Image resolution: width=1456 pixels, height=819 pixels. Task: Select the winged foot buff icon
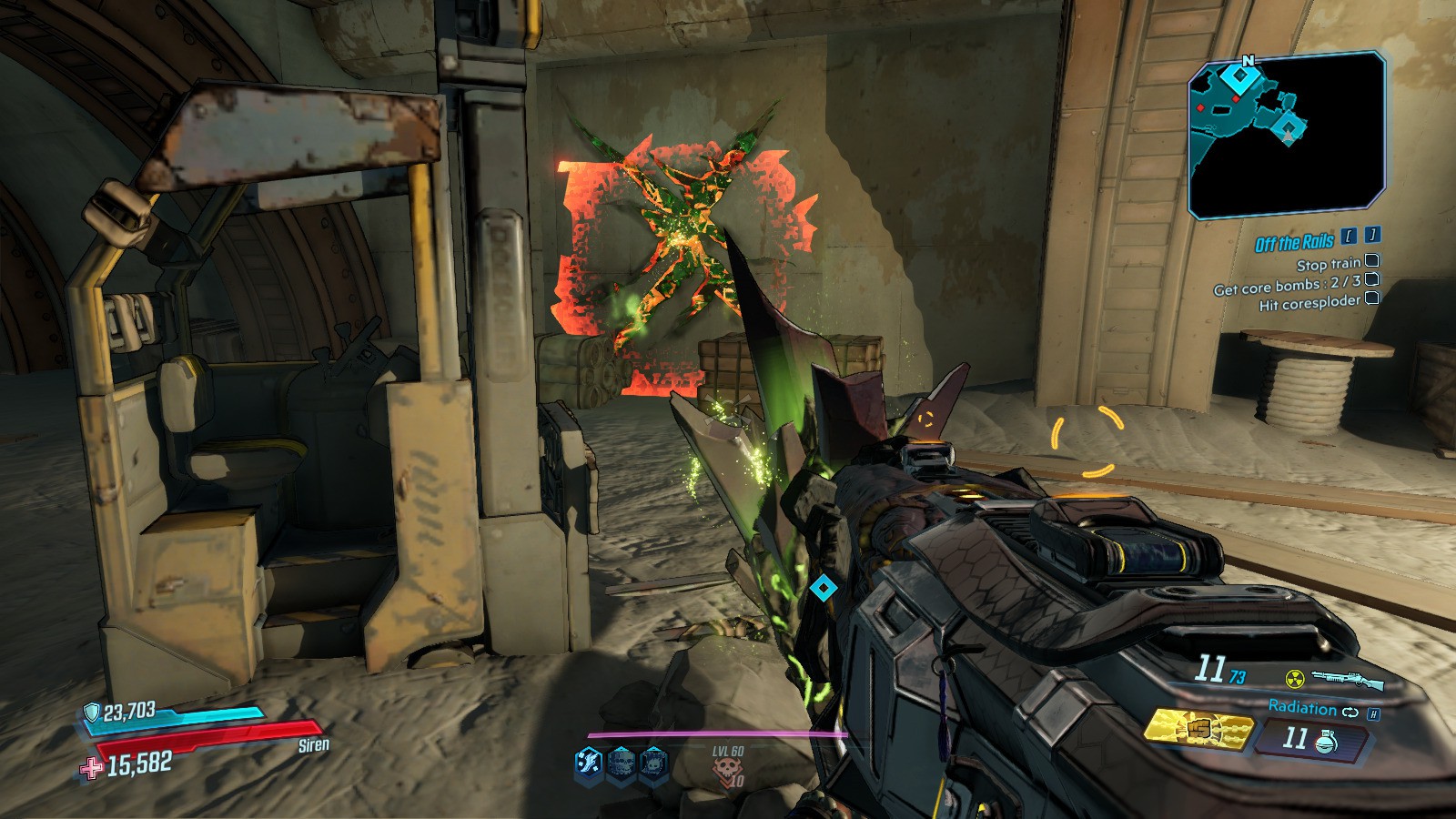pos(589,763)
